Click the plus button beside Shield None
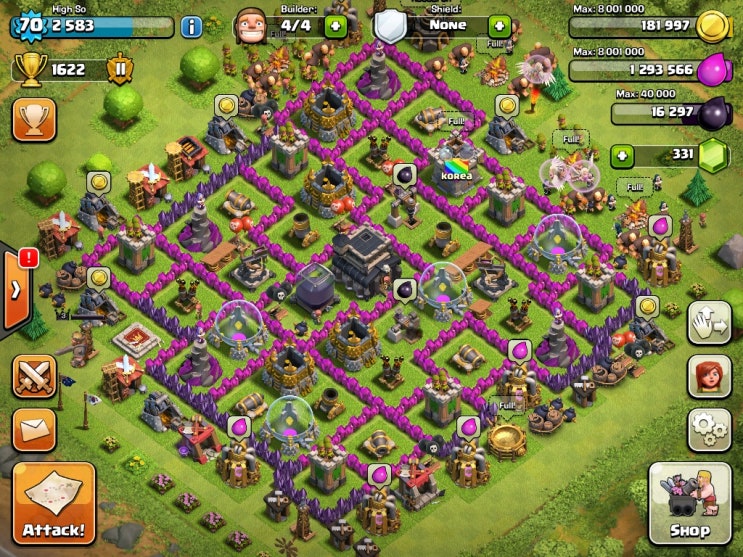 tap(499, 24)
